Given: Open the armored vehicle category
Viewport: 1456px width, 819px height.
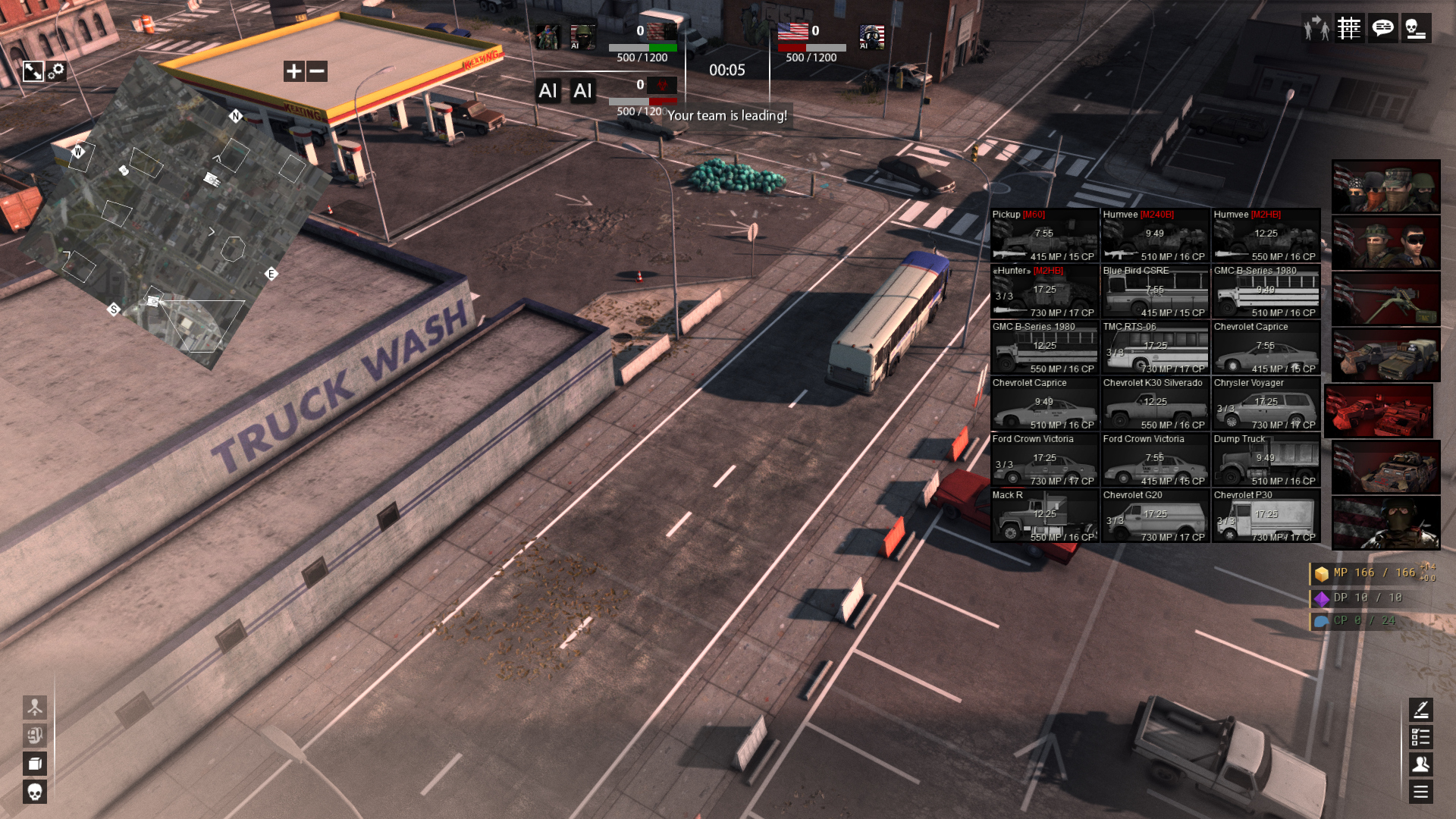Looking at the screenshot, I should click(x=1385, y=467).
